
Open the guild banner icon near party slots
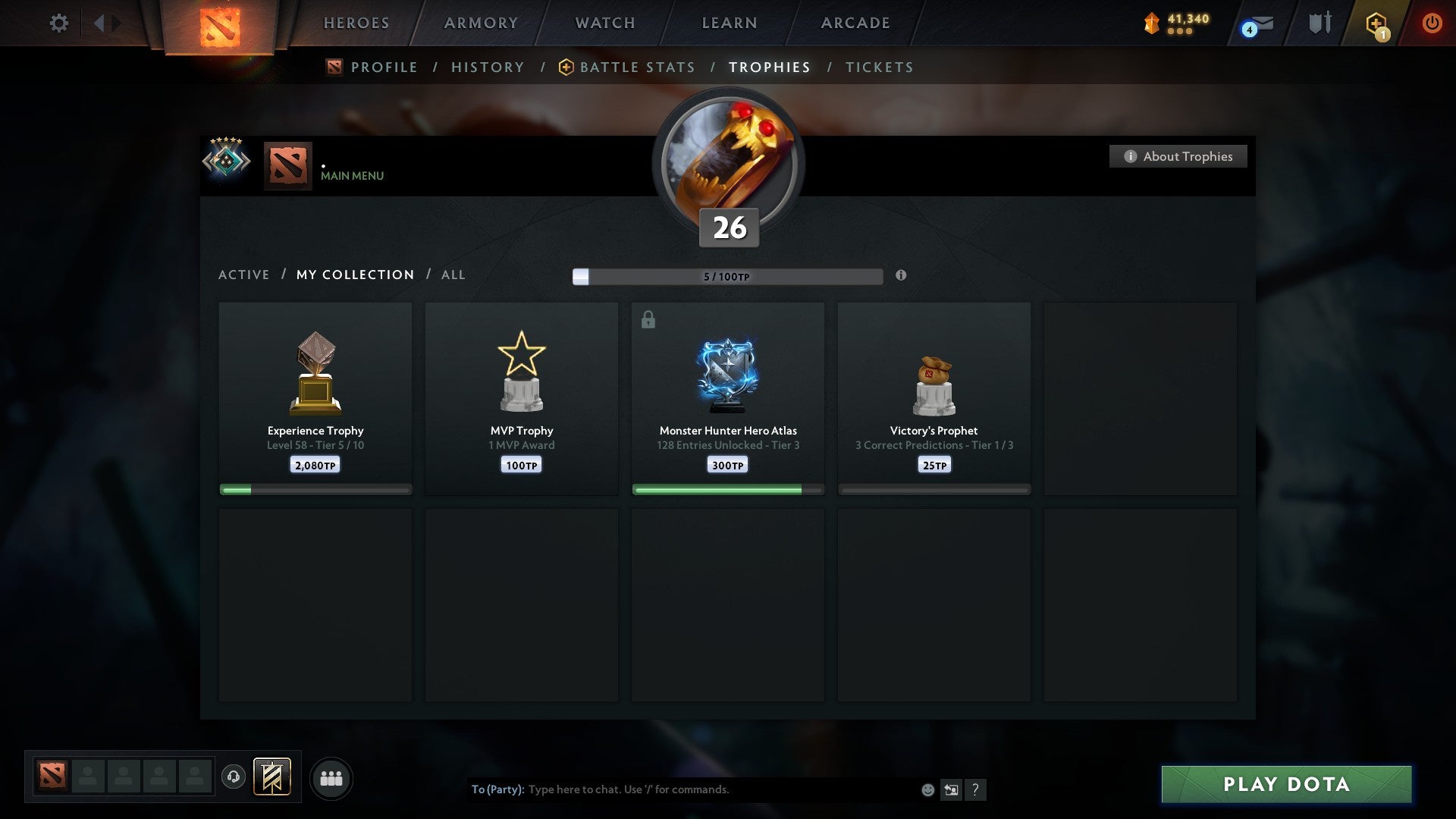(x=273, y=778)
